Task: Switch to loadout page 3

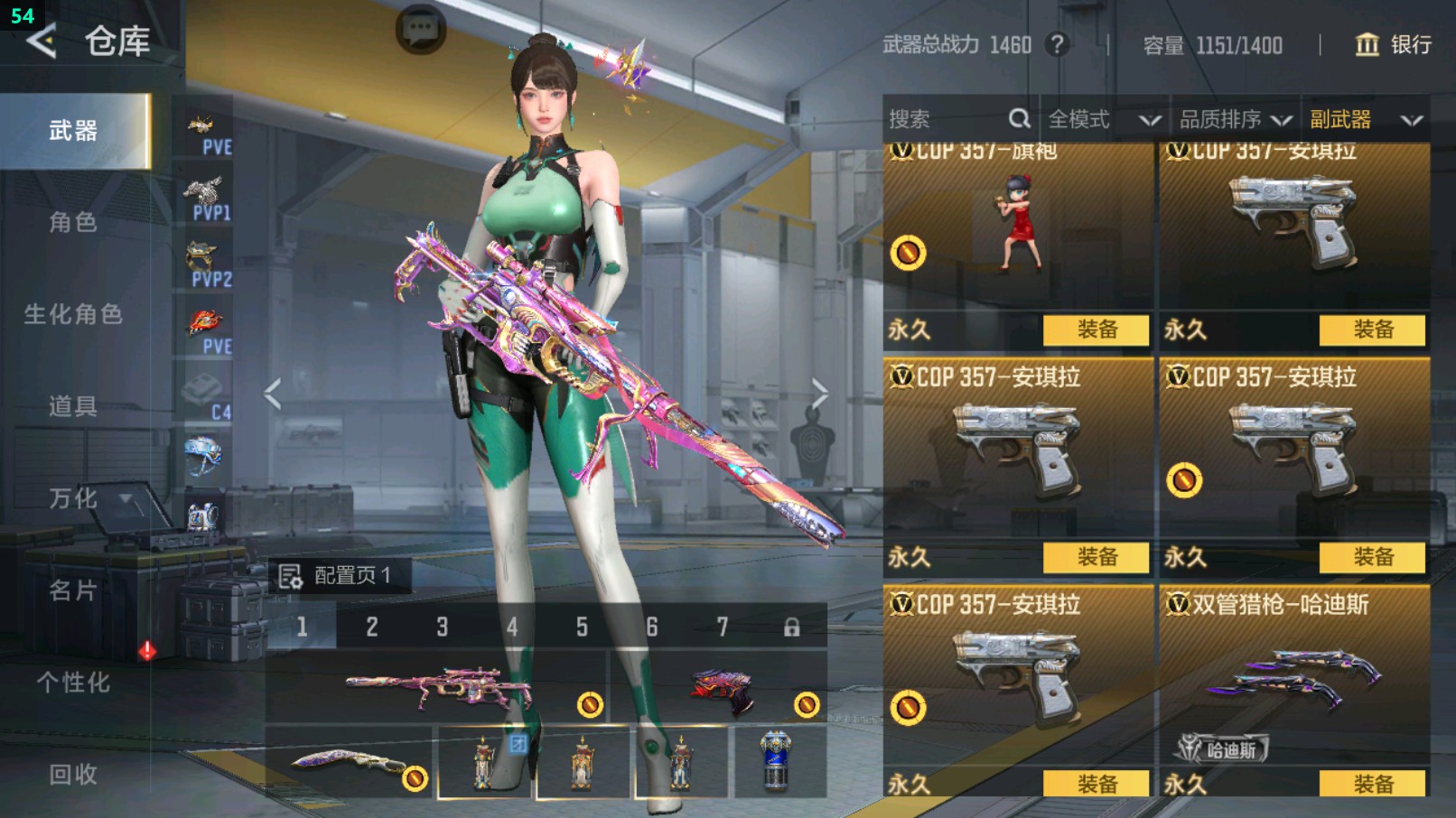Action: pyautogui.click(x=442, y=627)
